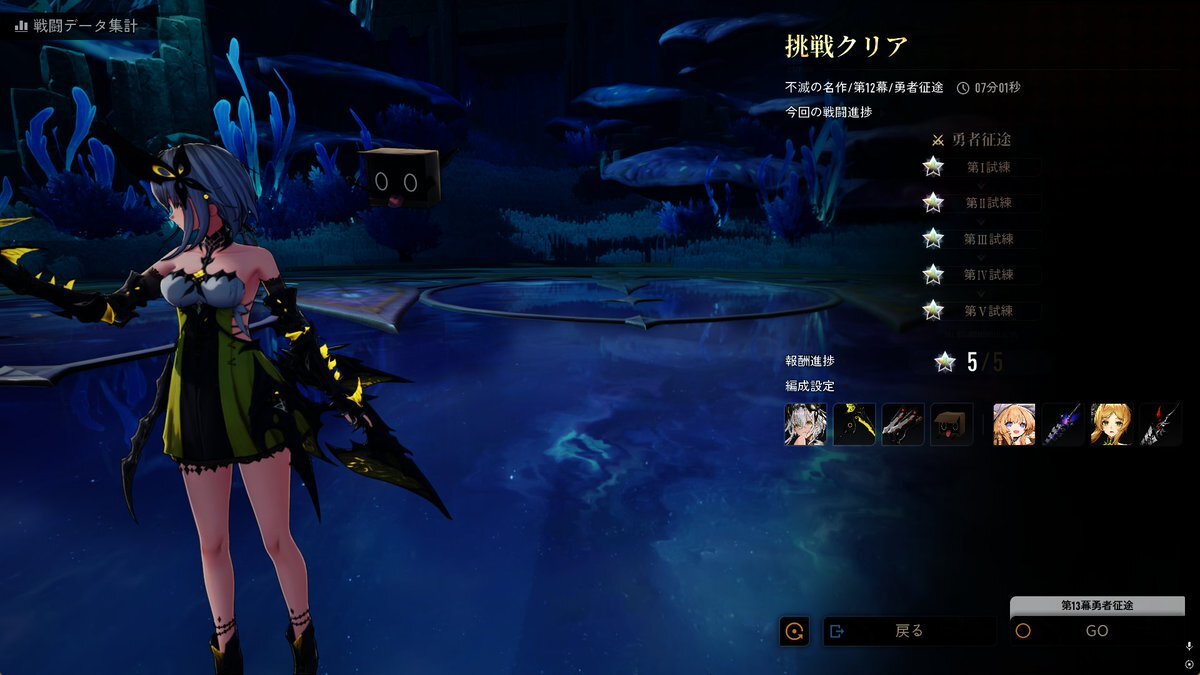
Task: Select the 第IV試練 trial row
Action: [988, 275]
